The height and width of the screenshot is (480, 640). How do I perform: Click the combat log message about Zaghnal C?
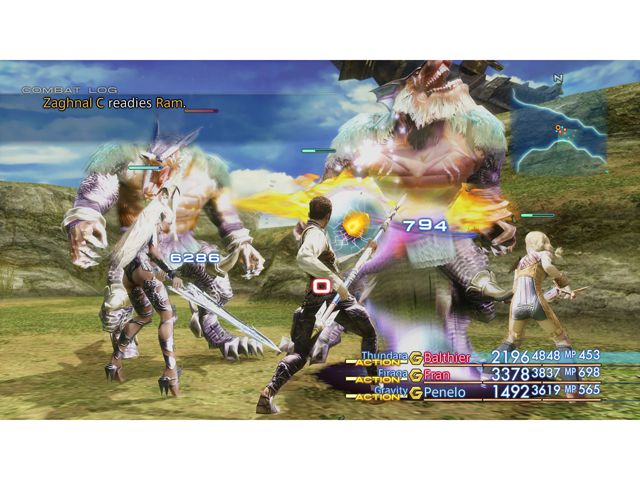115,103
